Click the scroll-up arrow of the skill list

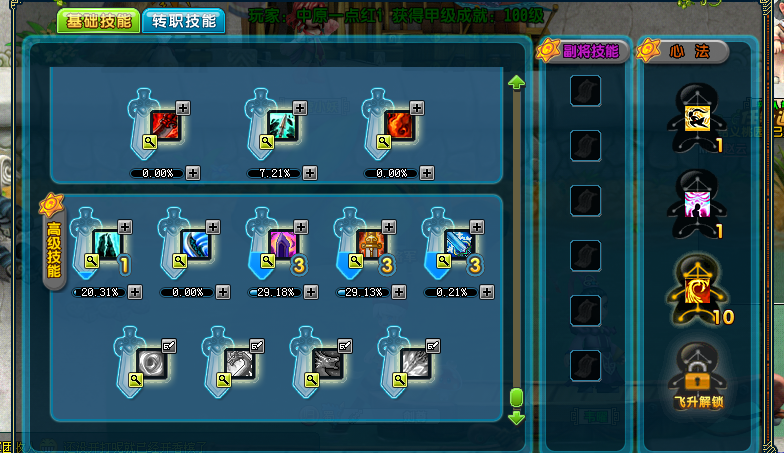(517, 82)
